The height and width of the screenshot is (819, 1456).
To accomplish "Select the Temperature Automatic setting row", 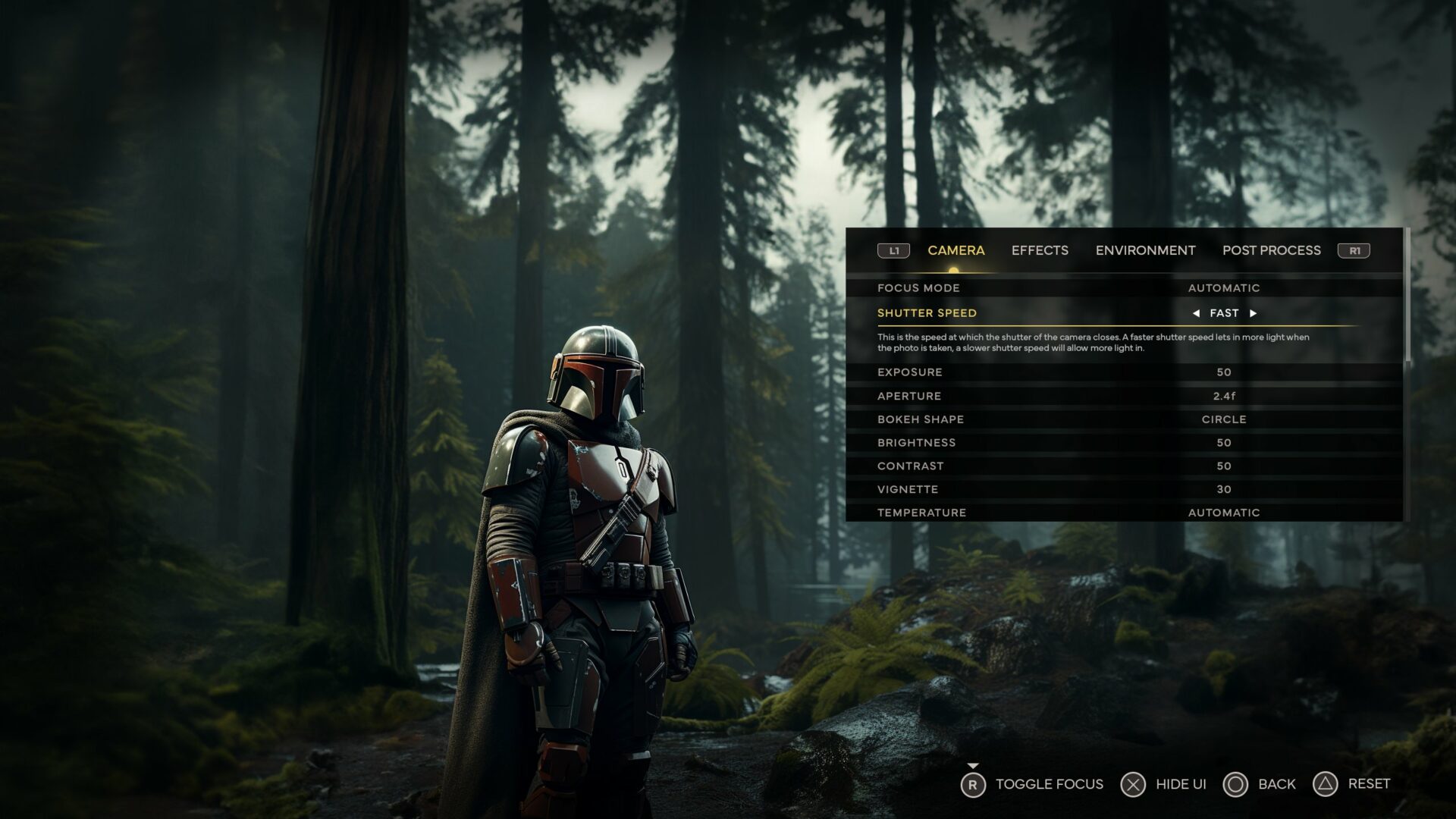I will 1224,512.
